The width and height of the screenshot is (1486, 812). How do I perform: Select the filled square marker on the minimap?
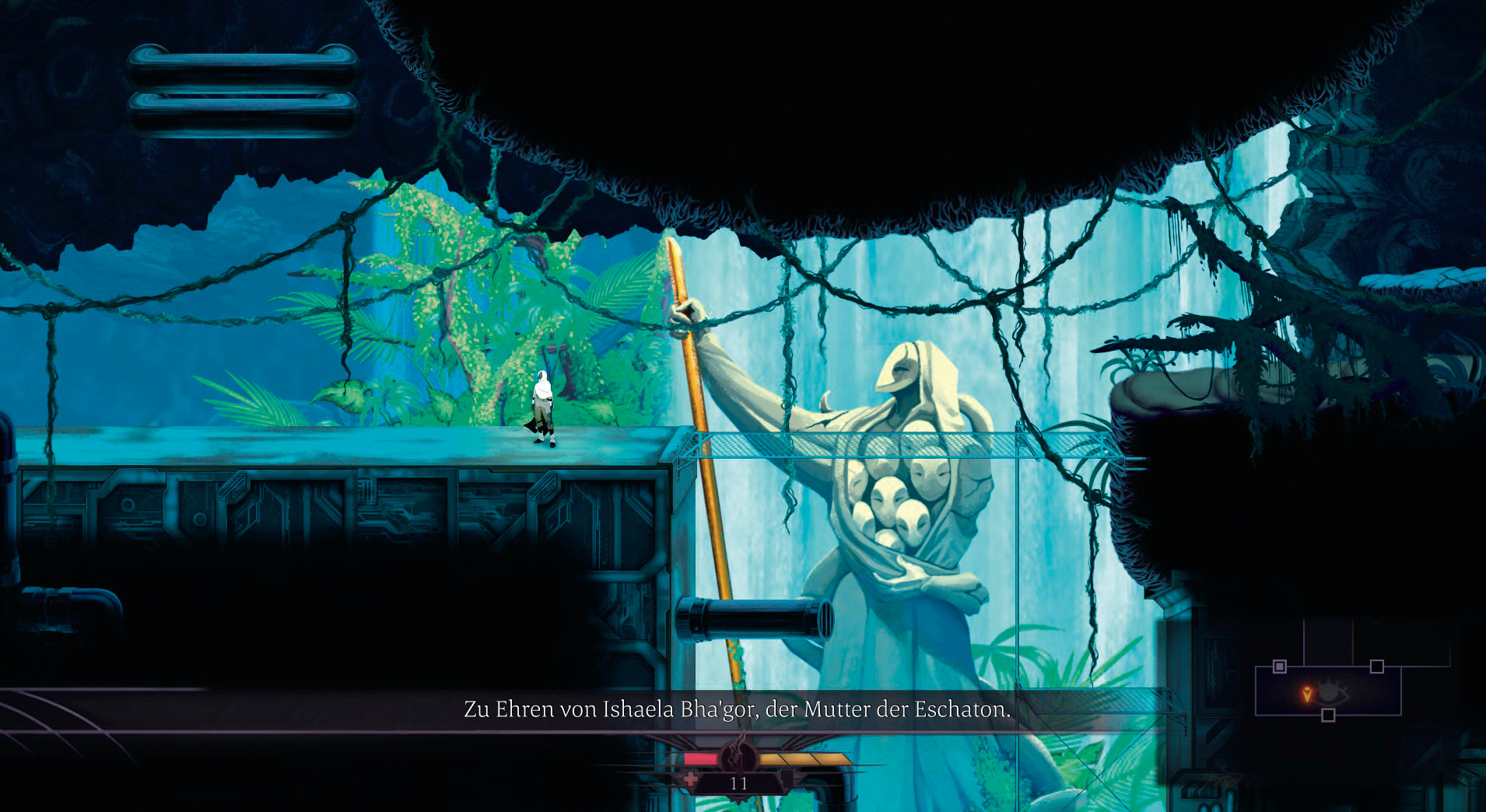1280,667
